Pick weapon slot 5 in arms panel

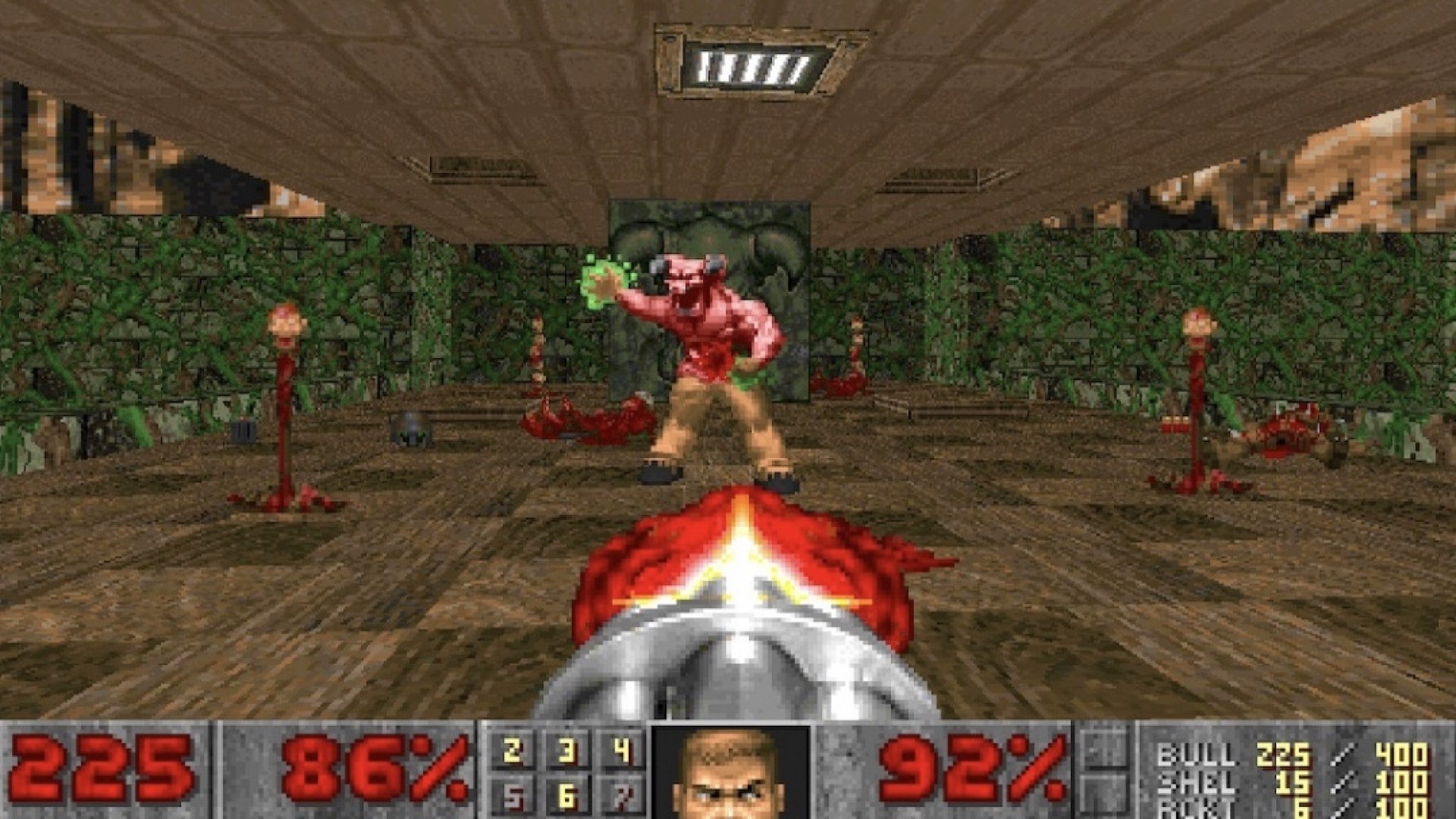[512, 796]
